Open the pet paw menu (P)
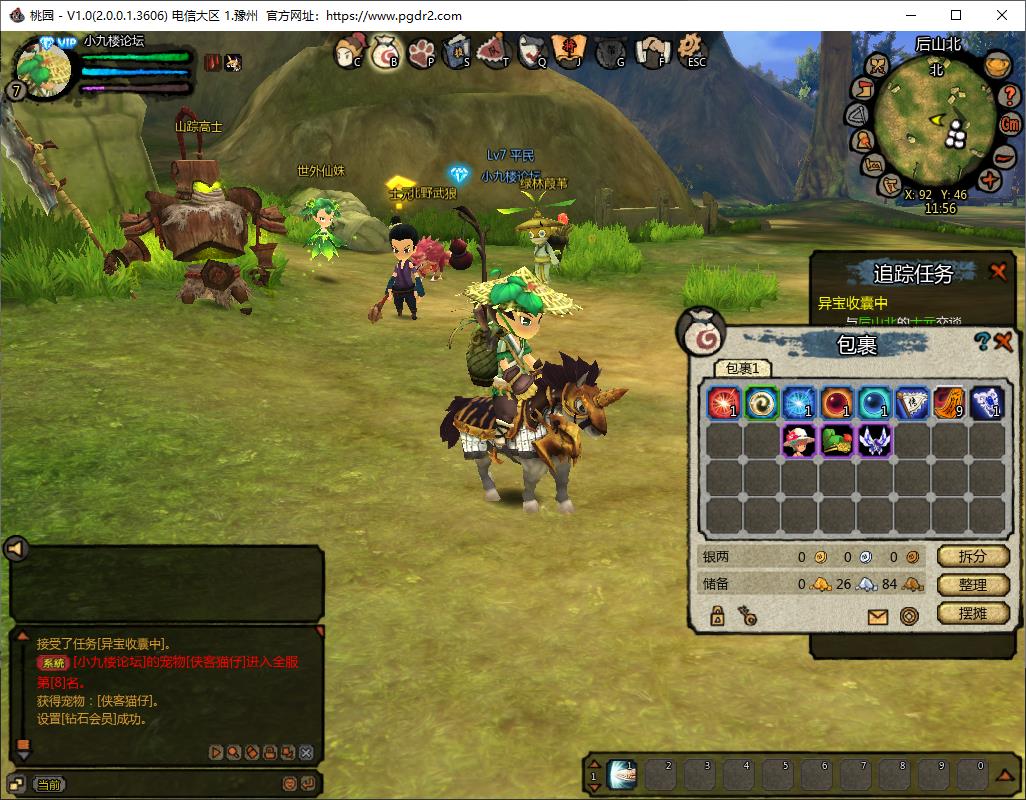 click(x=421, y=50)
